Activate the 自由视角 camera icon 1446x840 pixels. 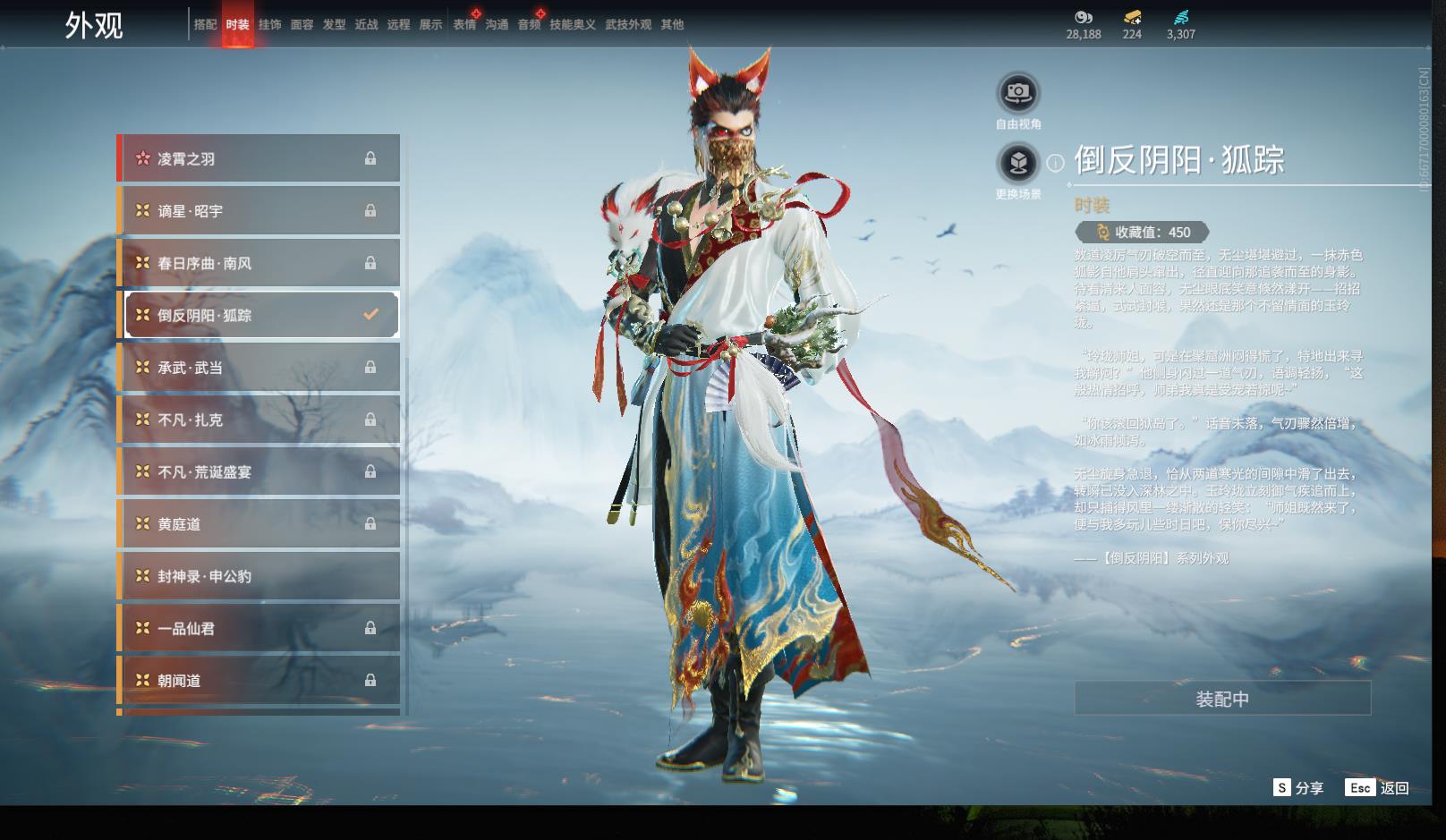(x=1018, y=93)
